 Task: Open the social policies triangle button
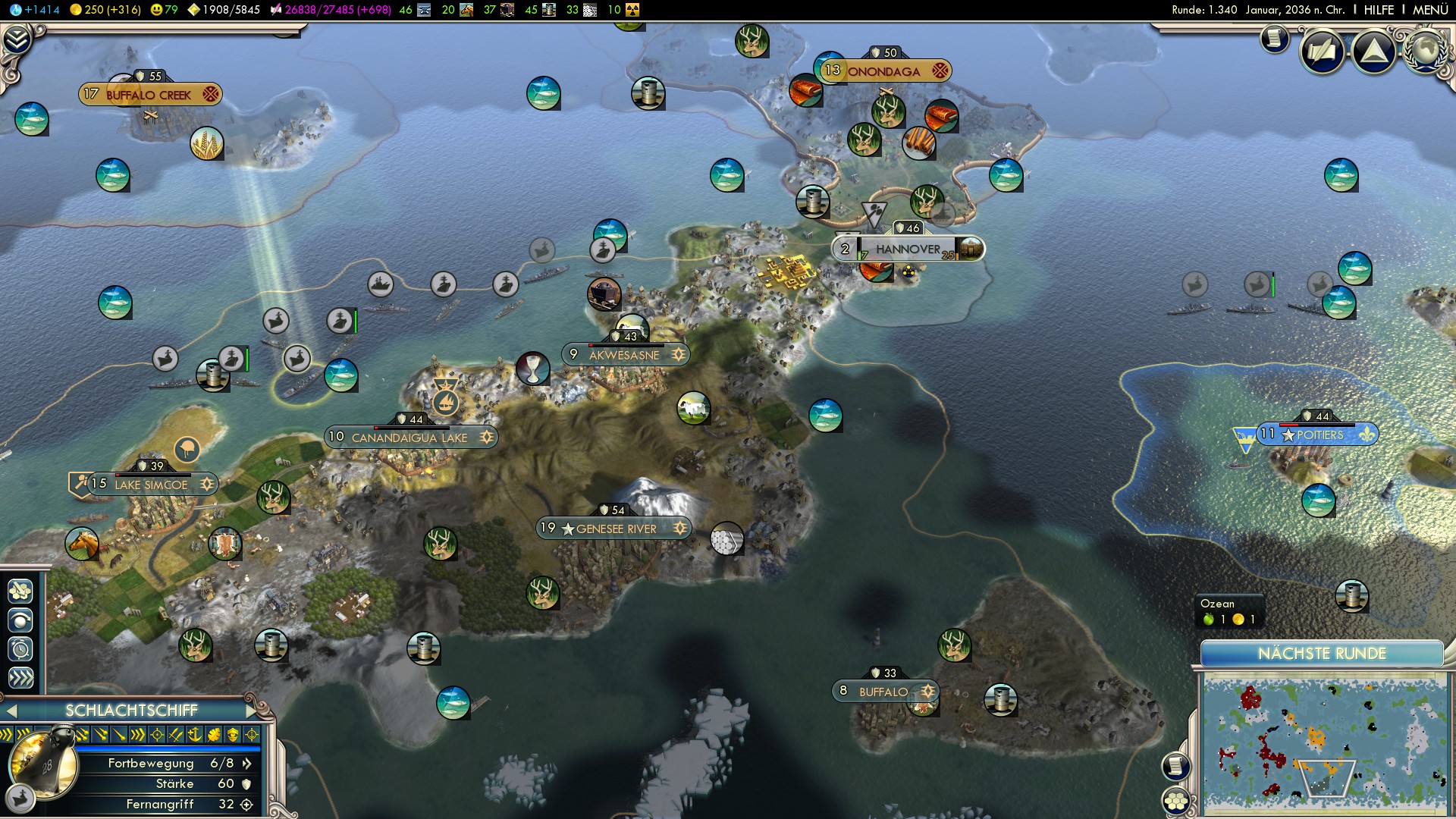click(1373, 52)
